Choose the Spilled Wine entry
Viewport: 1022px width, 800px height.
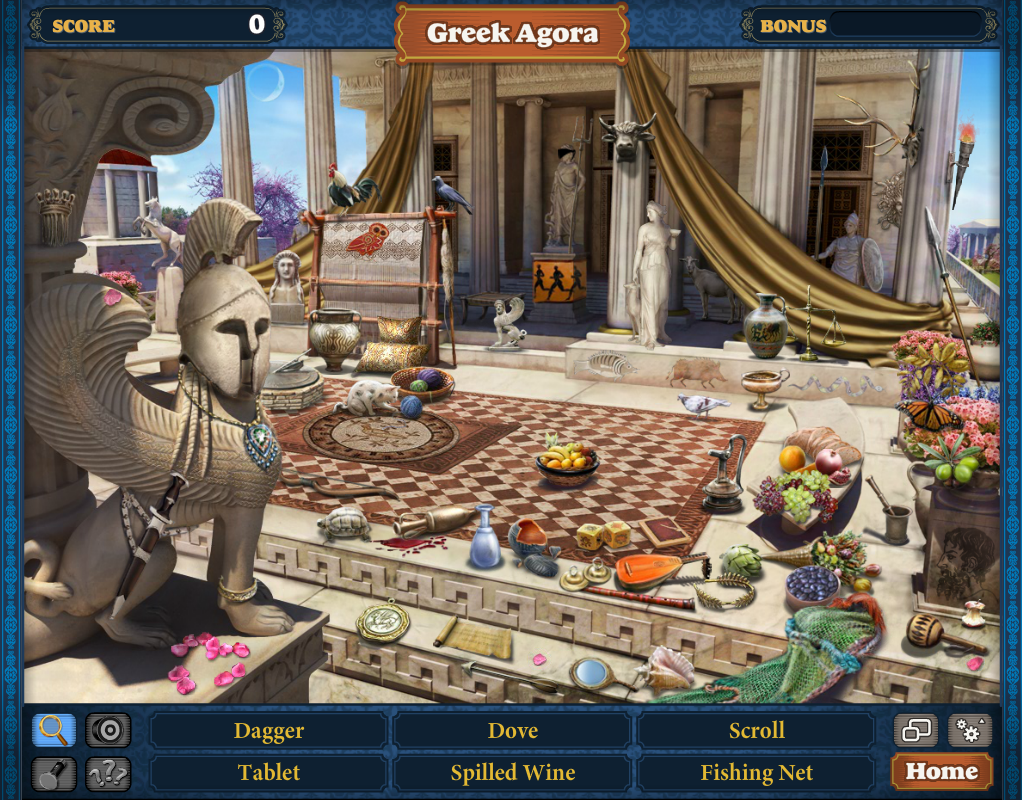(512, 773)
